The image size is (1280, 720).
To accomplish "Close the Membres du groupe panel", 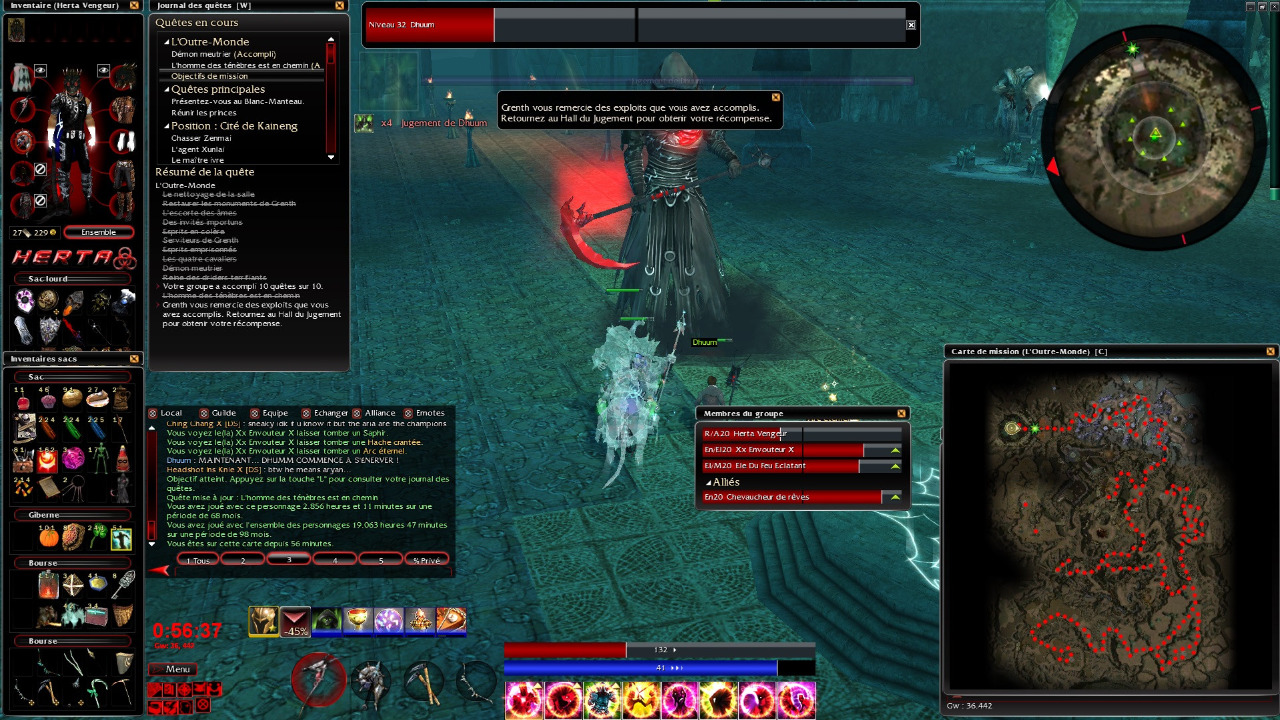I will (x=901, y=413).
